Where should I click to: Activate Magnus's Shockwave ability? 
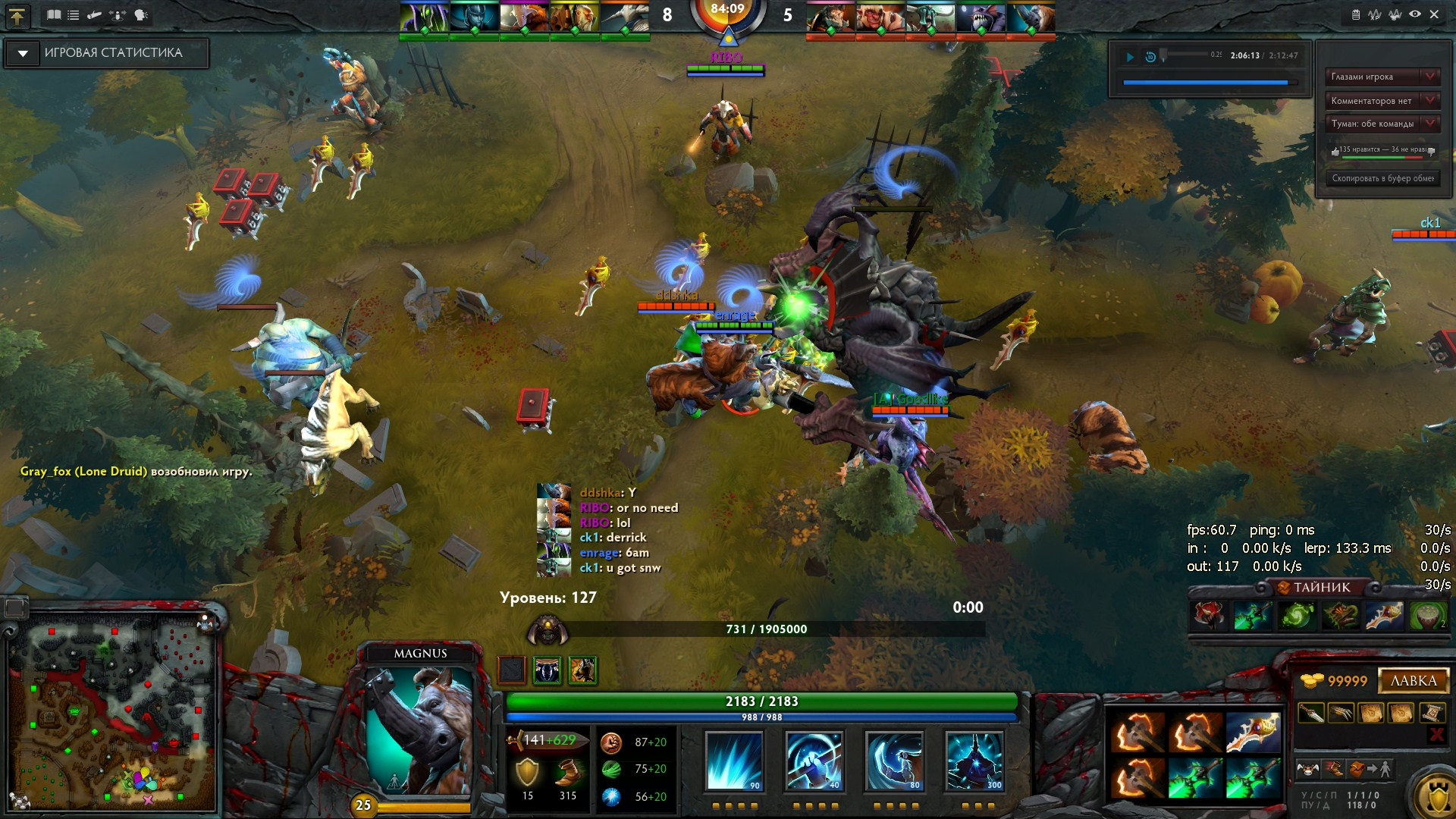(733, 761)
